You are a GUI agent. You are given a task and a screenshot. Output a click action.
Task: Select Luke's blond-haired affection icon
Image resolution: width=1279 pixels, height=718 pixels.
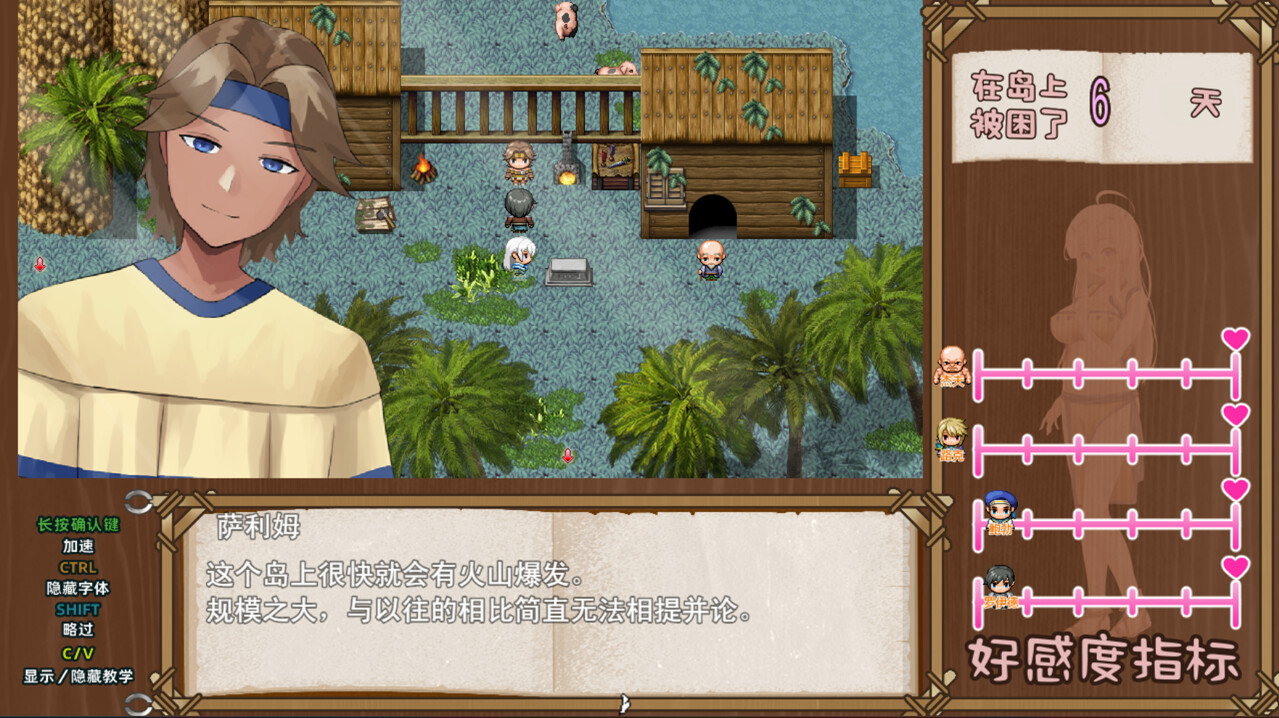[951, 438]
